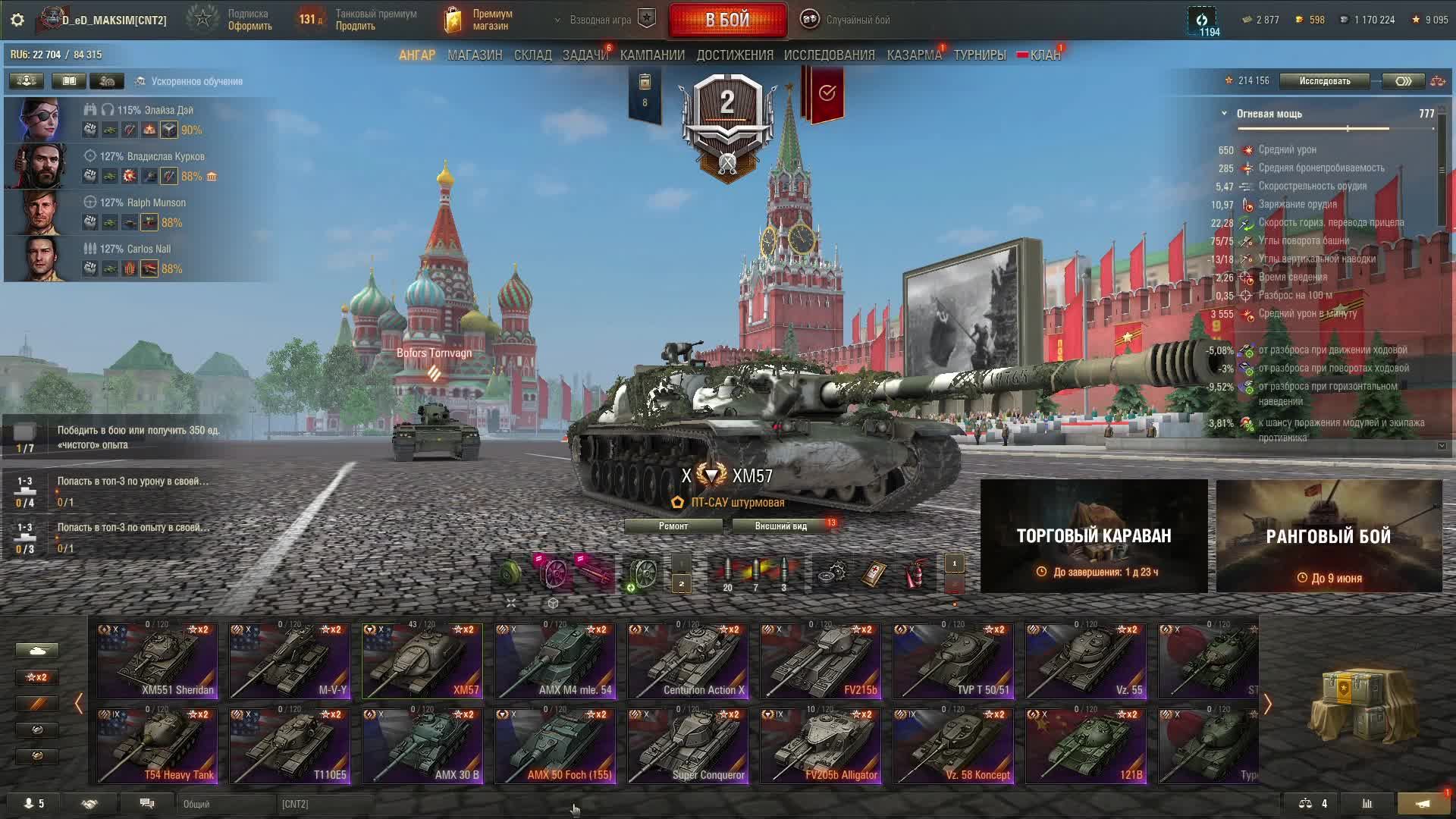Screen dimensions: 1456x819
Task: Switch to the СКЛАД tab
Action: pos(532,55)
